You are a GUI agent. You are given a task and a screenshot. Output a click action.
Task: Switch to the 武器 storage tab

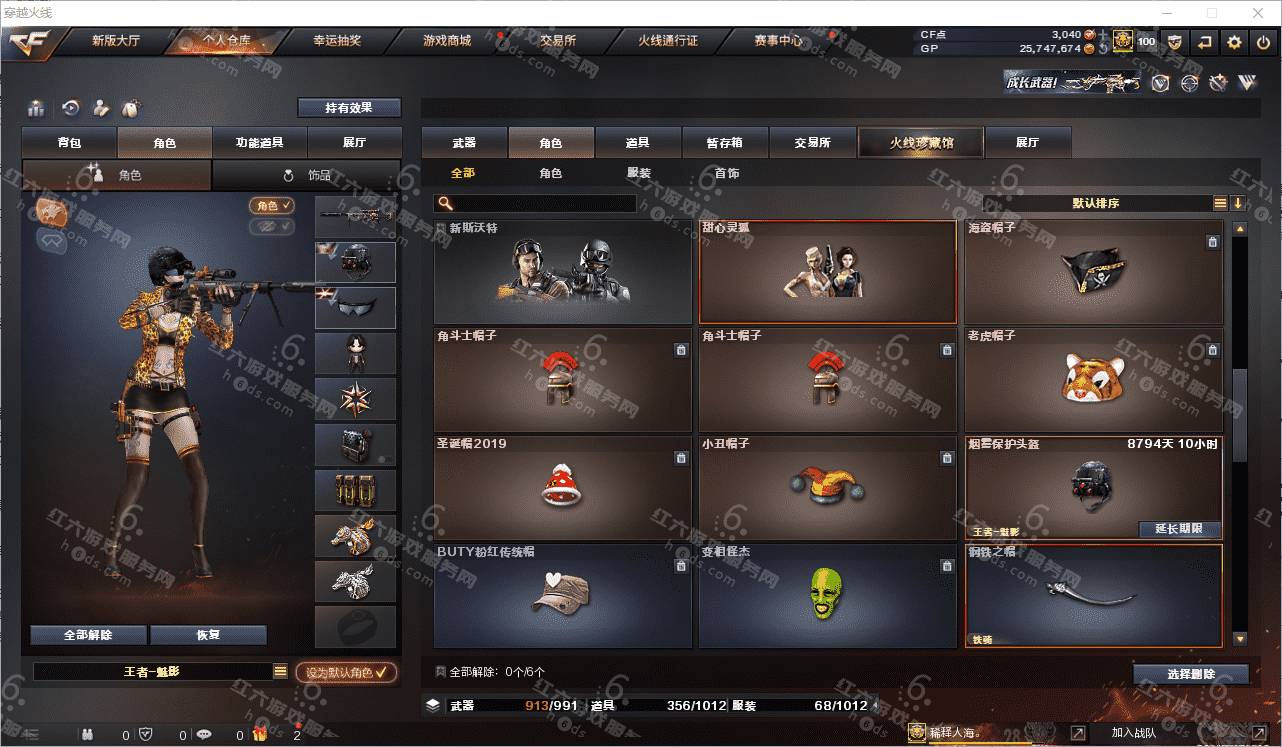pyautogui.click(x=464, y=143)
